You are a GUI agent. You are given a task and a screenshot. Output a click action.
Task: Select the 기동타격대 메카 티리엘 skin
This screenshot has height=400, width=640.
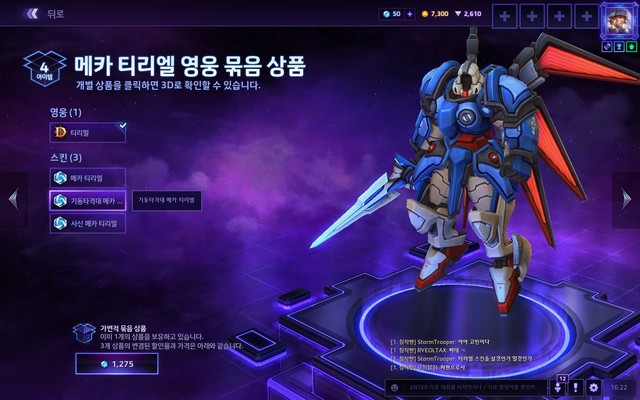pos(87,201)
